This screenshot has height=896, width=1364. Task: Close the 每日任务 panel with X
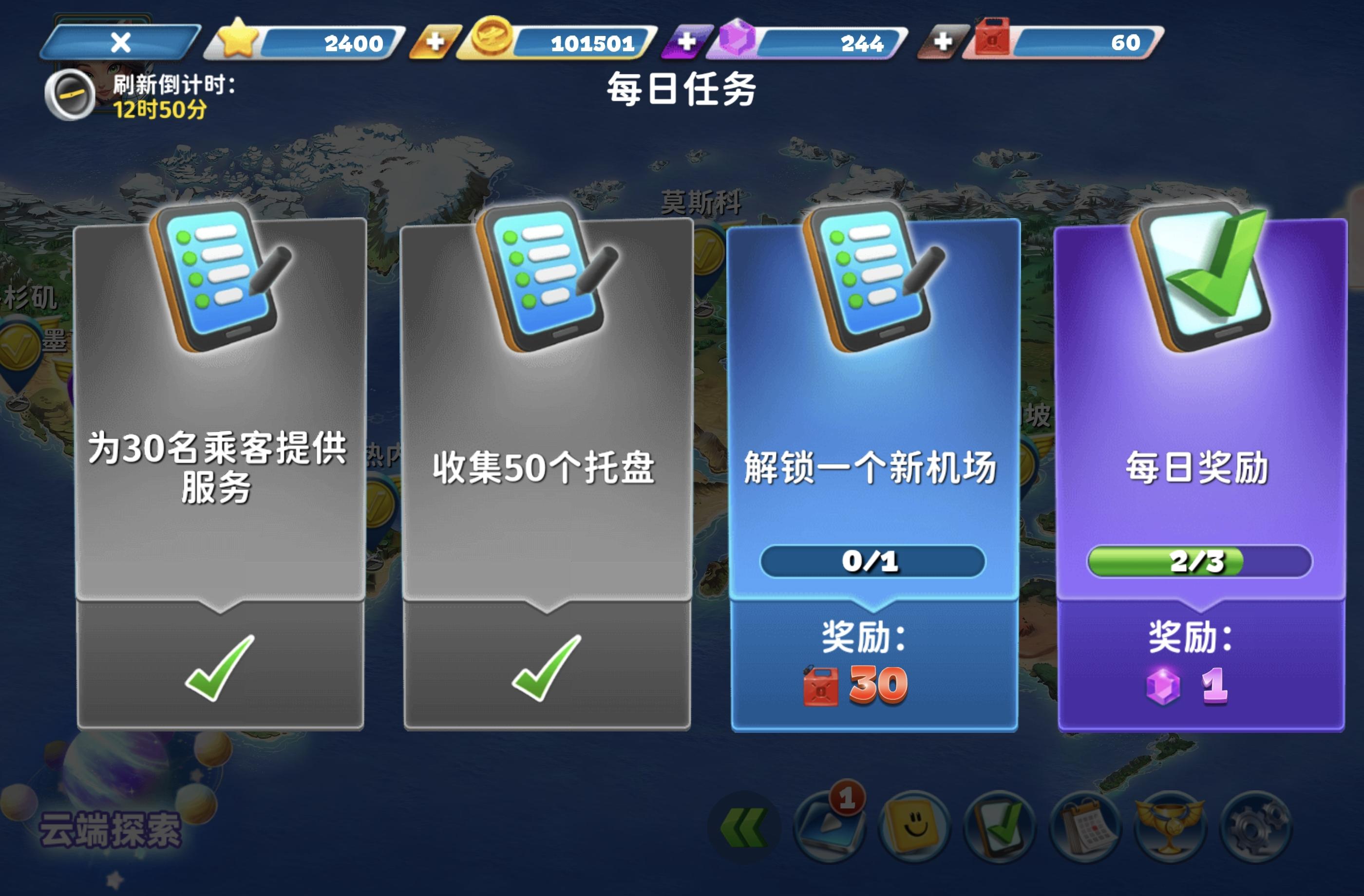point(121,42)
